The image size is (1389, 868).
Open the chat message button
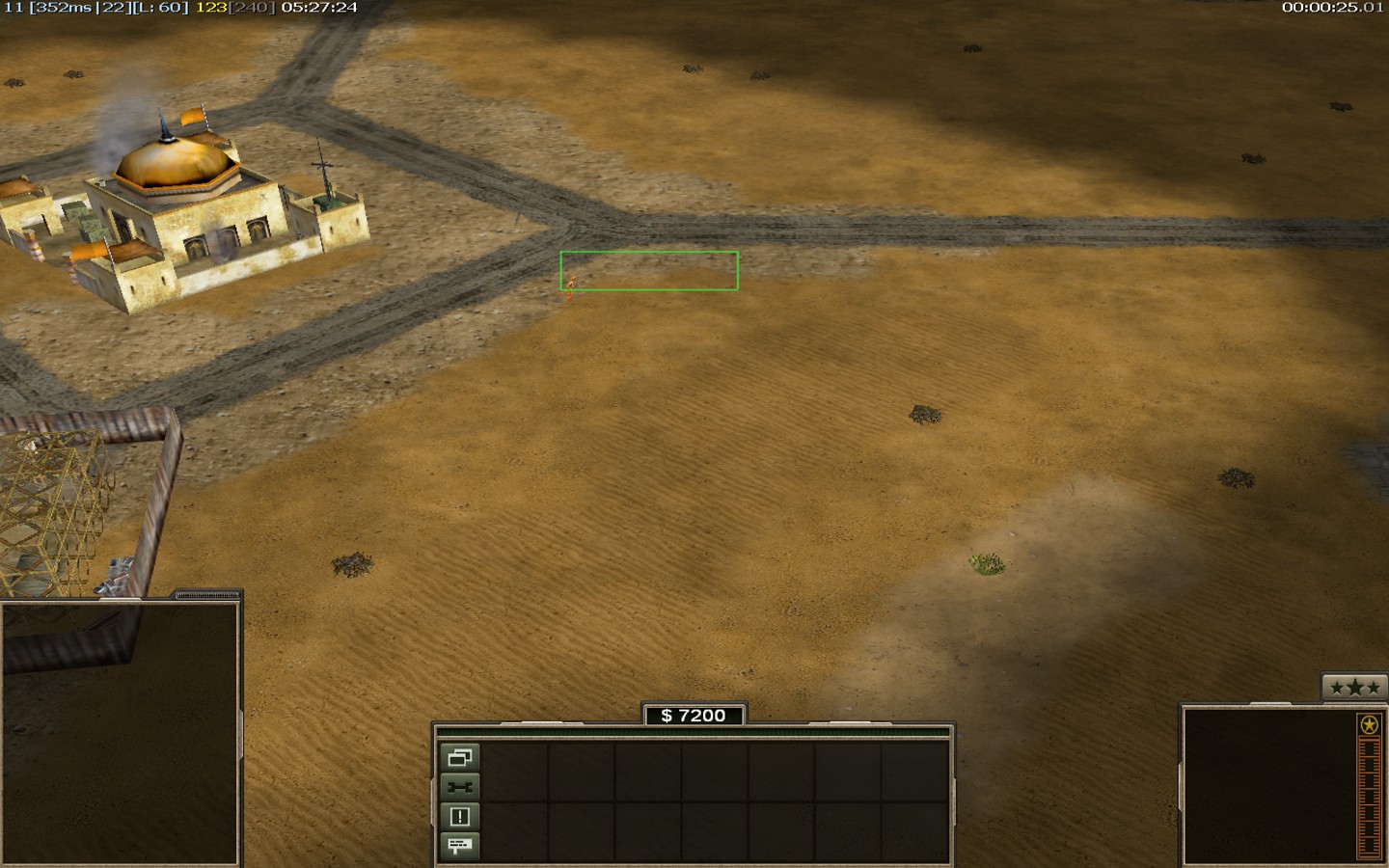(x=460, y=846)
